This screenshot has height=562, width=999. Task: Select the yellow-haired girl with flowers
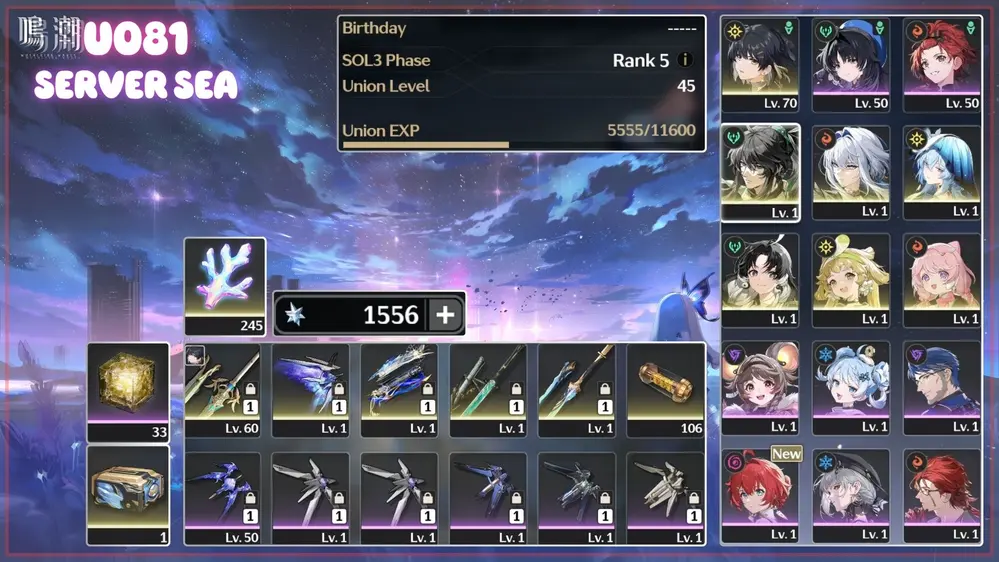point(851,278)
